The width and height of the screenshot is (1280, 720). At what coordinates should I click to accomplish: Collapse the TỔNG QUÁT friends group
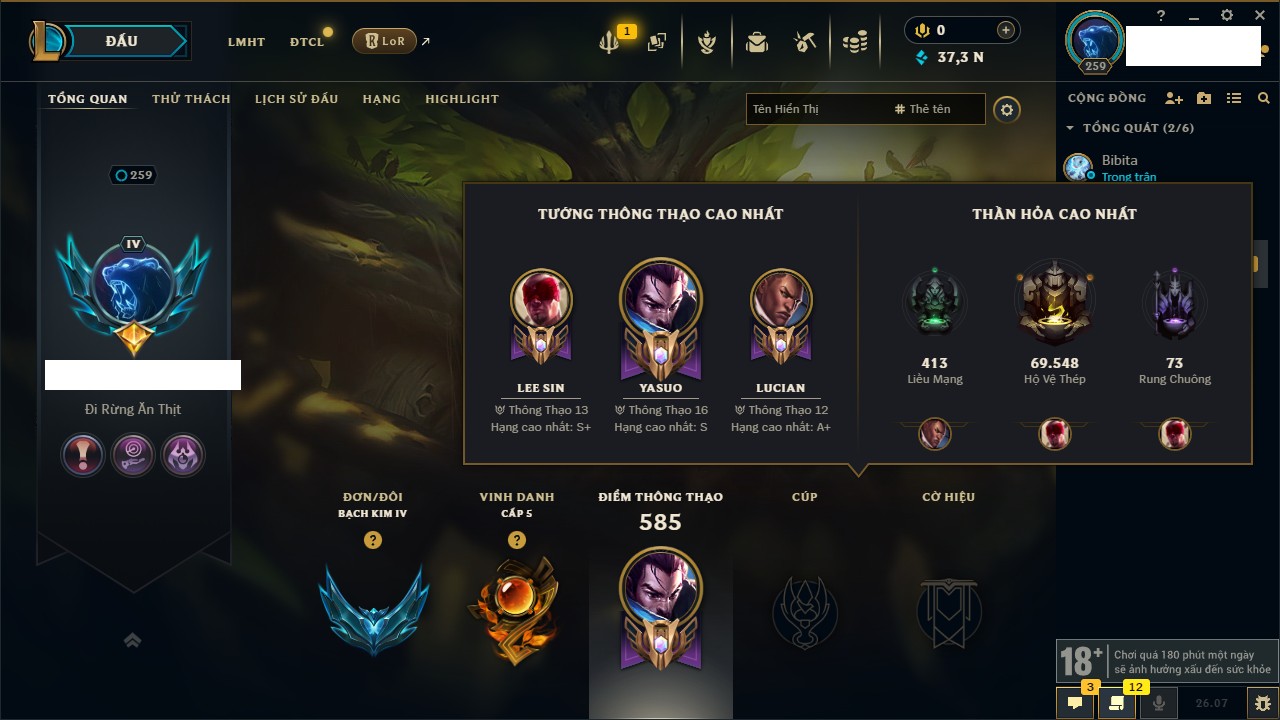pyautogui.click(x=1070, y=128)
